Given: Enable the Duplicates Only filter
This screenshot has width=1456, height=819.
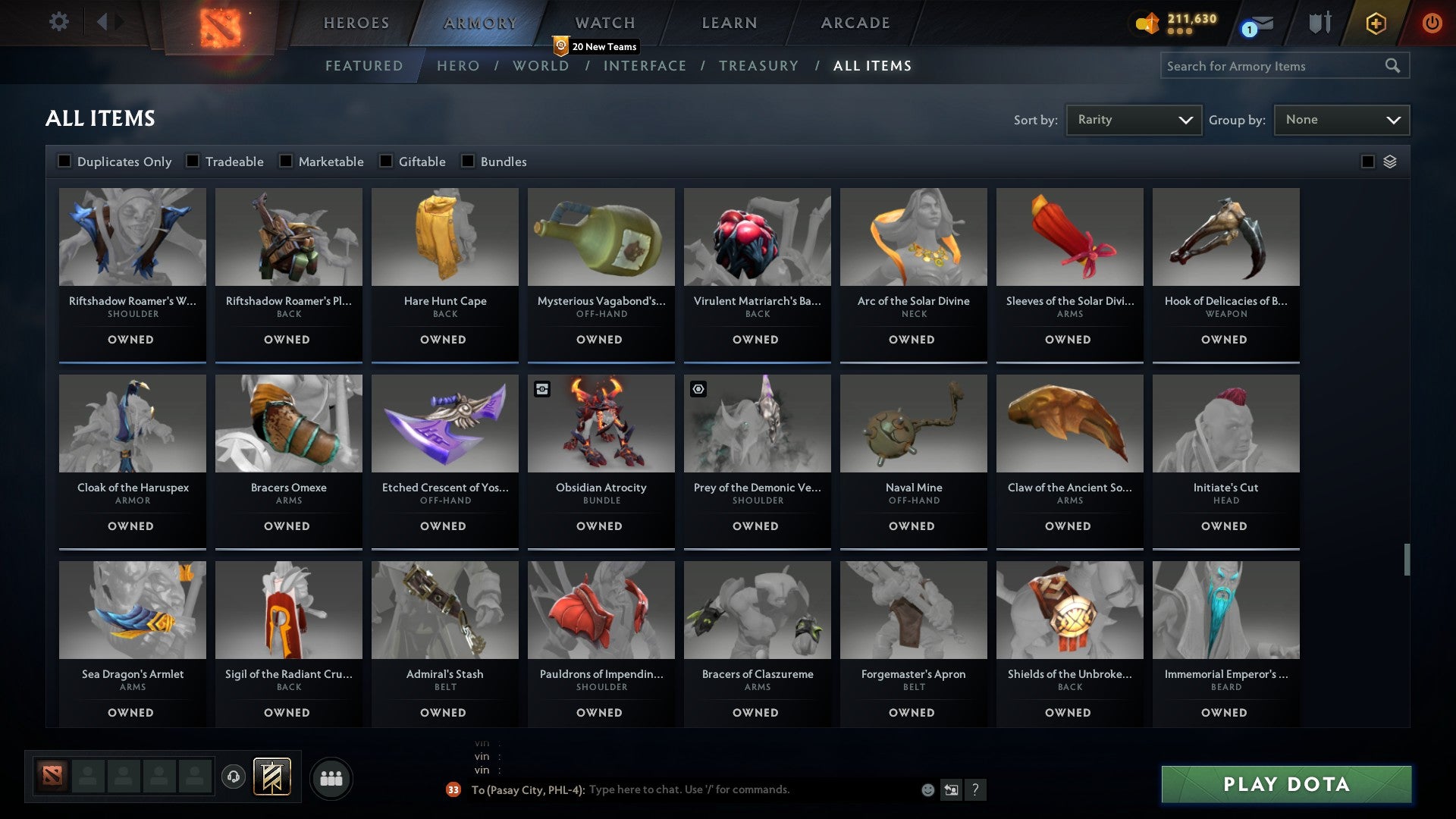Looking at the screenshot, I should (64, 161).
